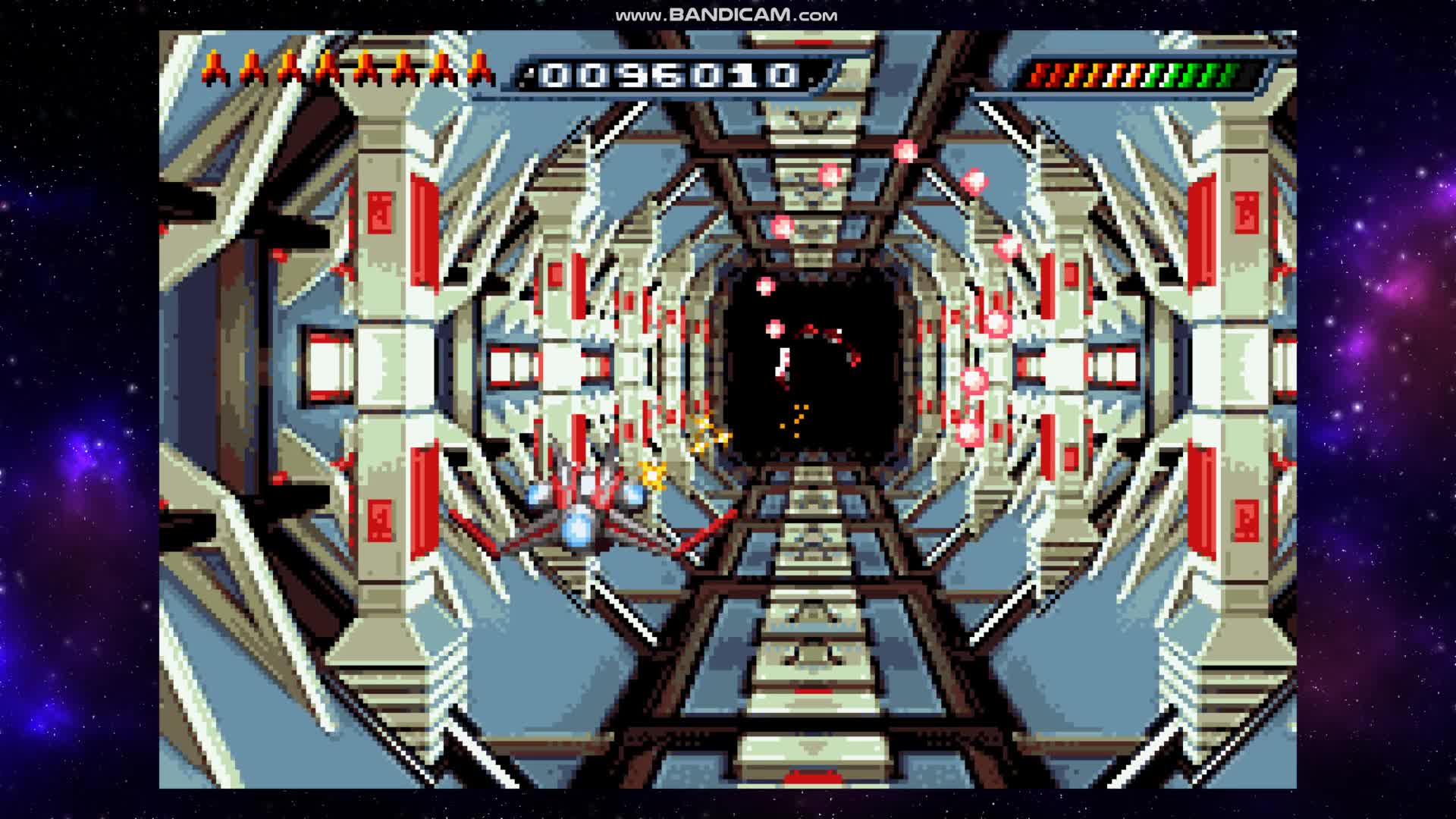Click the first life counter ship icon
Screen dimensions: 1456x819
[x=216, y=68]
